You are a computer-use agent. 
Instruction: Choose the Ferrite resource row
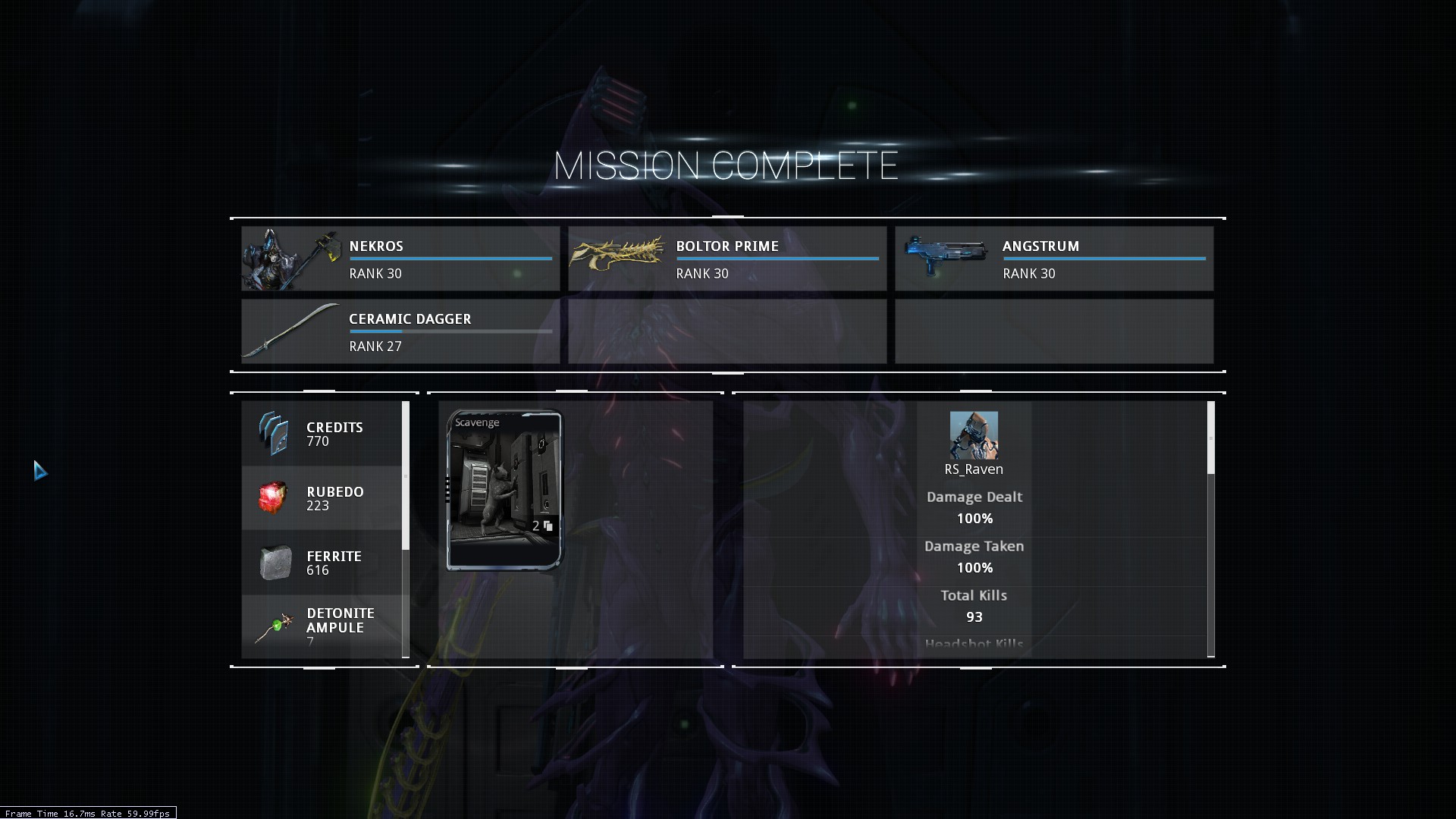pyautogui.click(x=322, y=563)
